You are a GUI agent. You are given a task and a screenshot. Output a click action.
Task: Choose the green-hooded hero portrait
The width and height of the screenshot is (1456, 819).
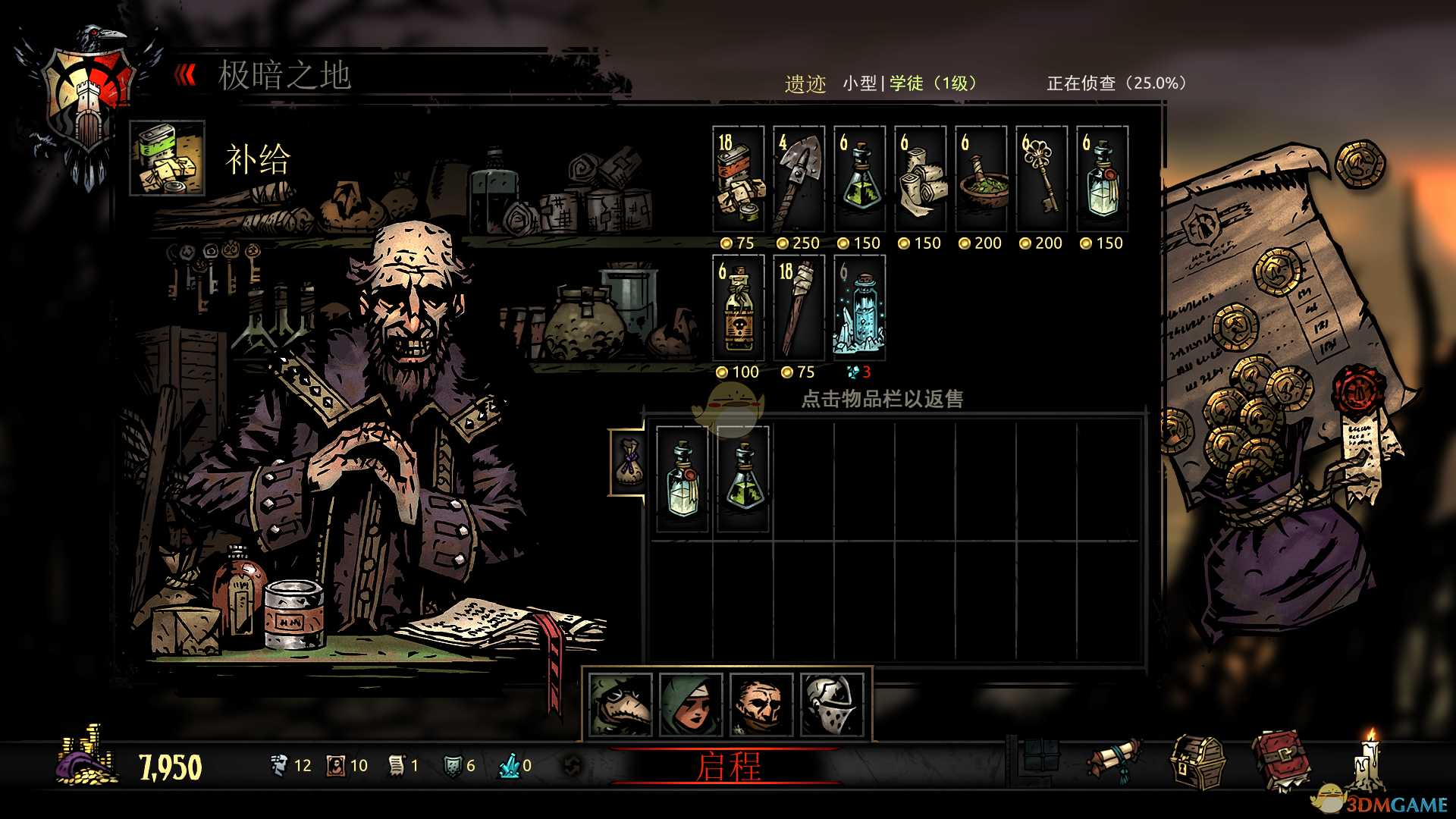(x=690, y=705)
